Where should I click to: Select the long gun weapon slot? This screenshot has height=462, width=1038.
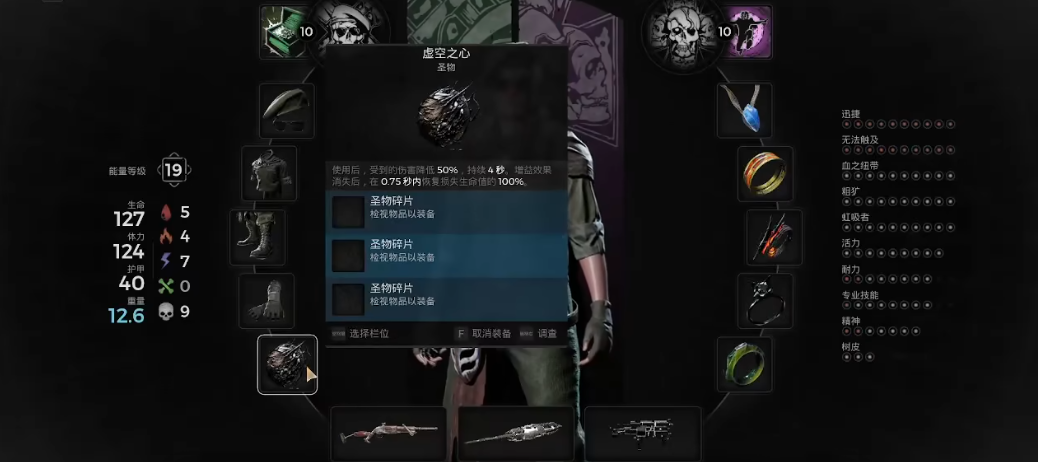[x=389, y=434]
